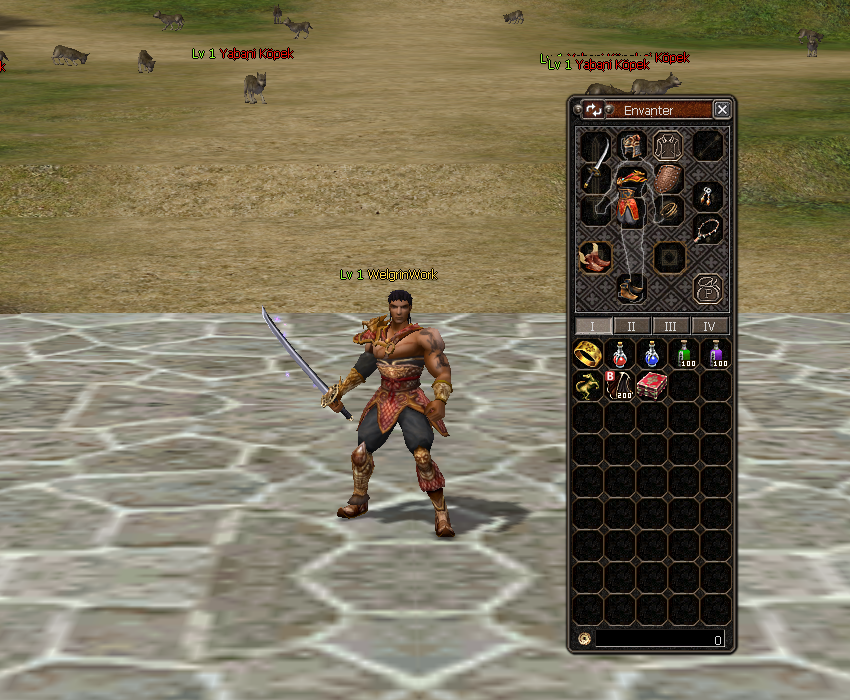Select inventory page I tab
Image resolution: width=850 pixels, height=700 pixels.
[x=593, y=326]
